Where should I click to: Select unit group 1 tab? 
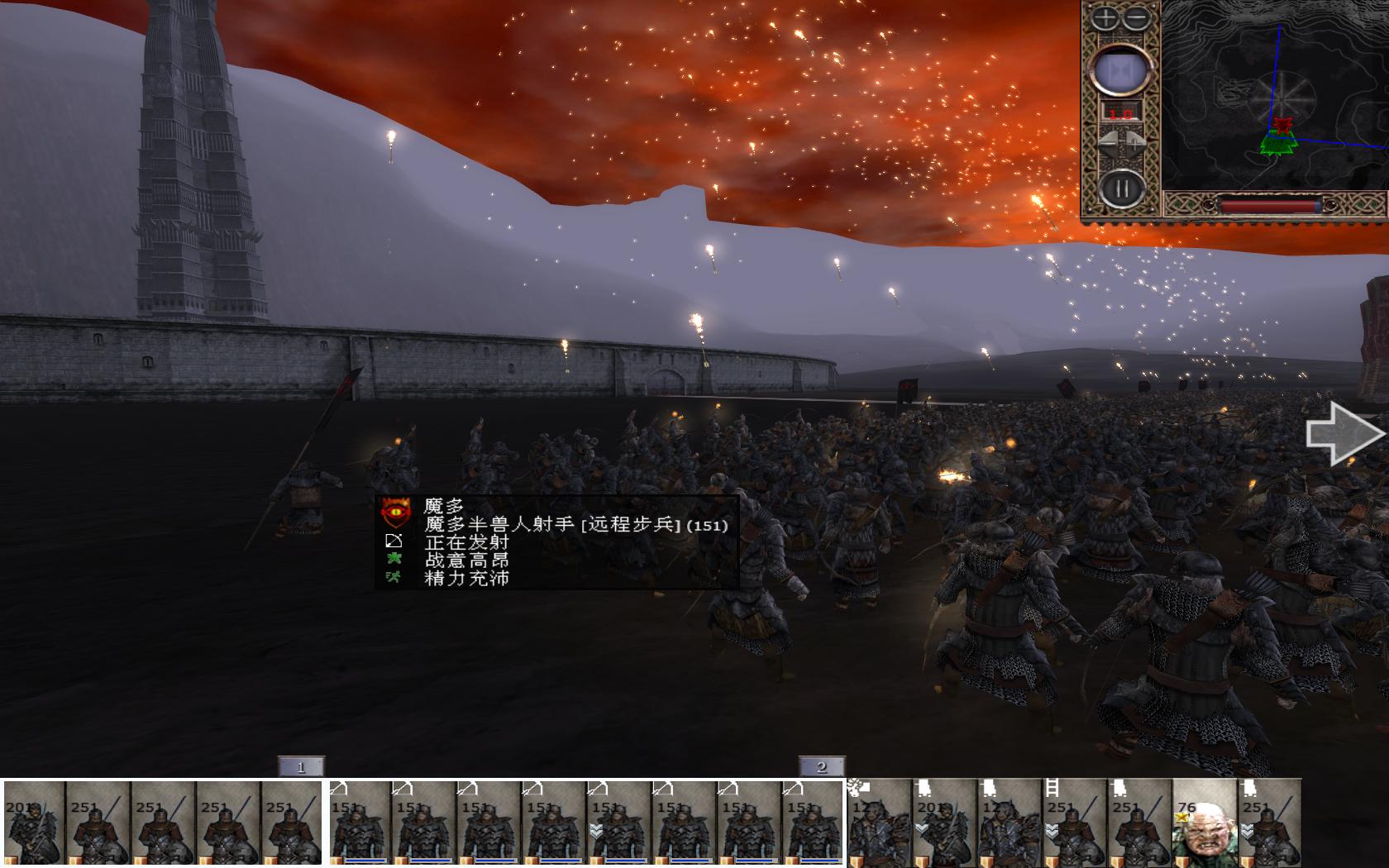[301, 767]
